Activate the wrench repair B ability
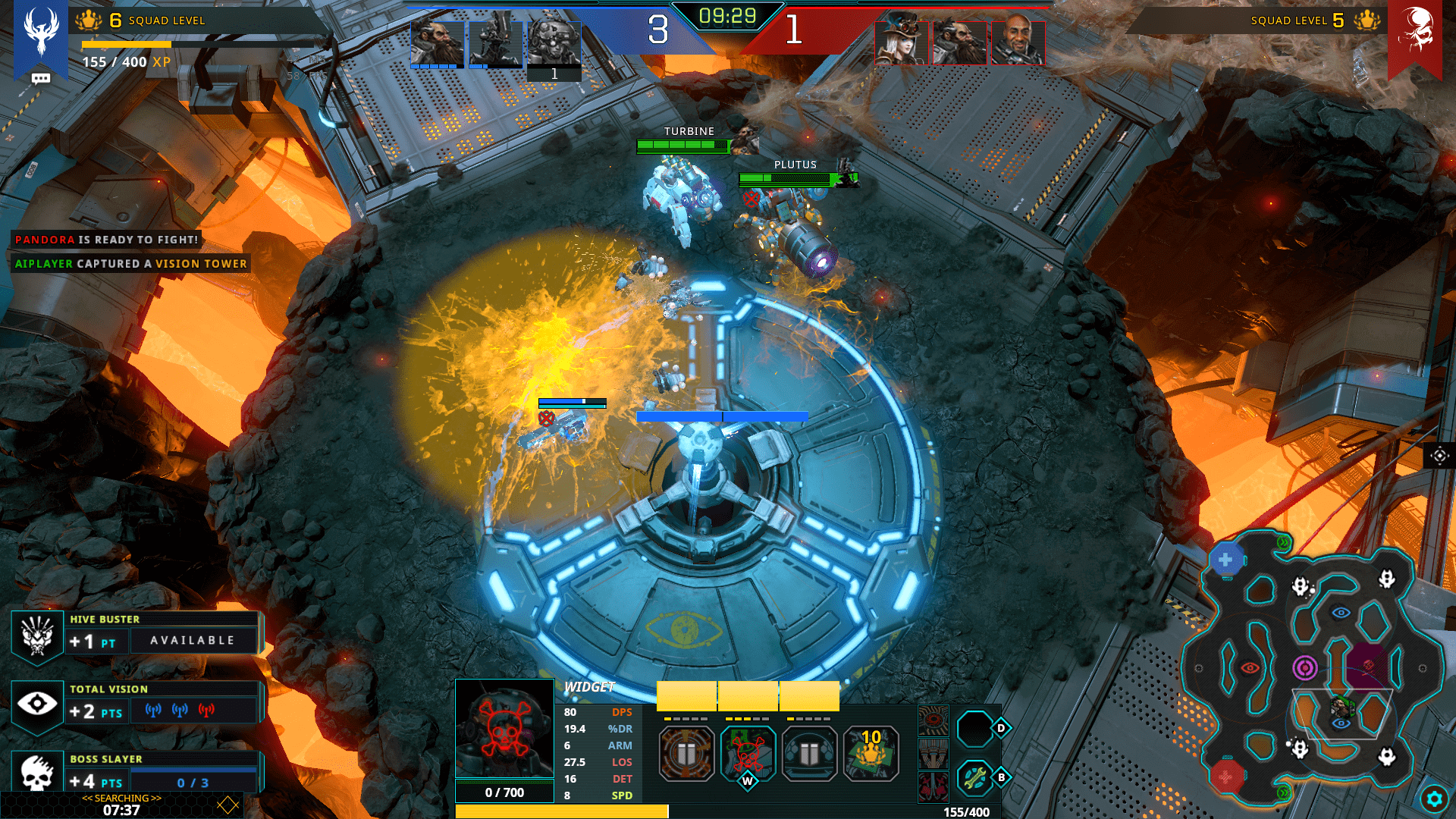This screenshot has height=819, width=1456. [975, 777]
